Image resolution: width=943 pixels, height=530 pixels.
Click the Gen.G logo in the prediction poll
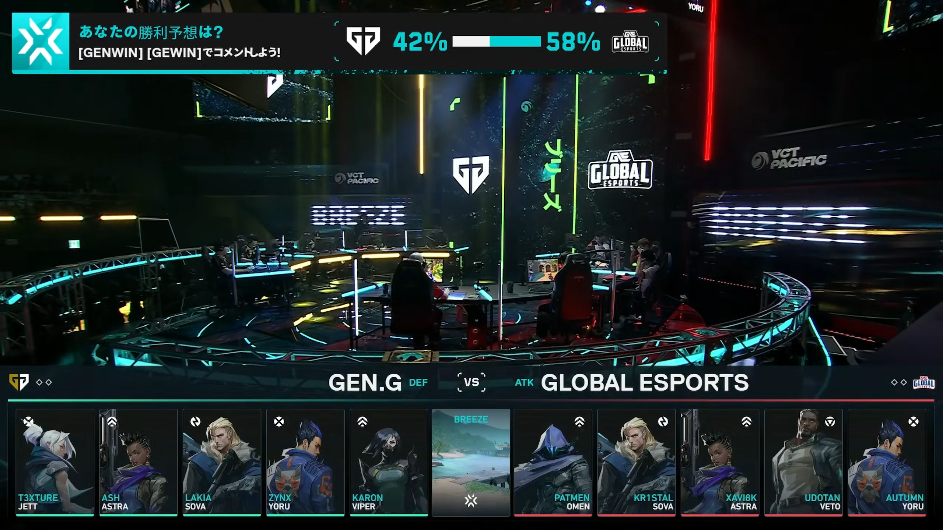pos(362,41)
